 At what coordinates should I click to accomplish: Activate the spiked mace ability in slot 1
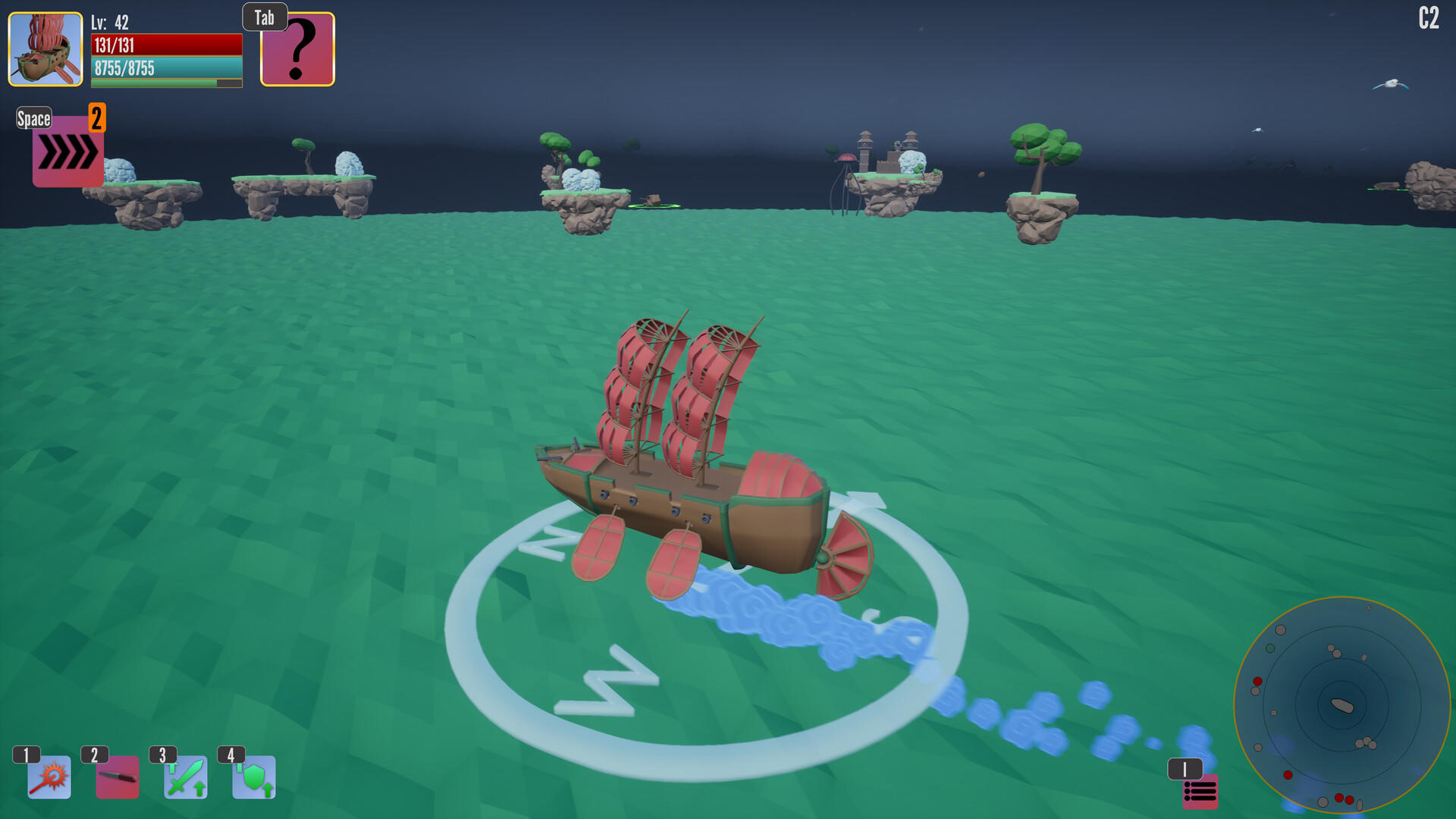tap(48, 777)
